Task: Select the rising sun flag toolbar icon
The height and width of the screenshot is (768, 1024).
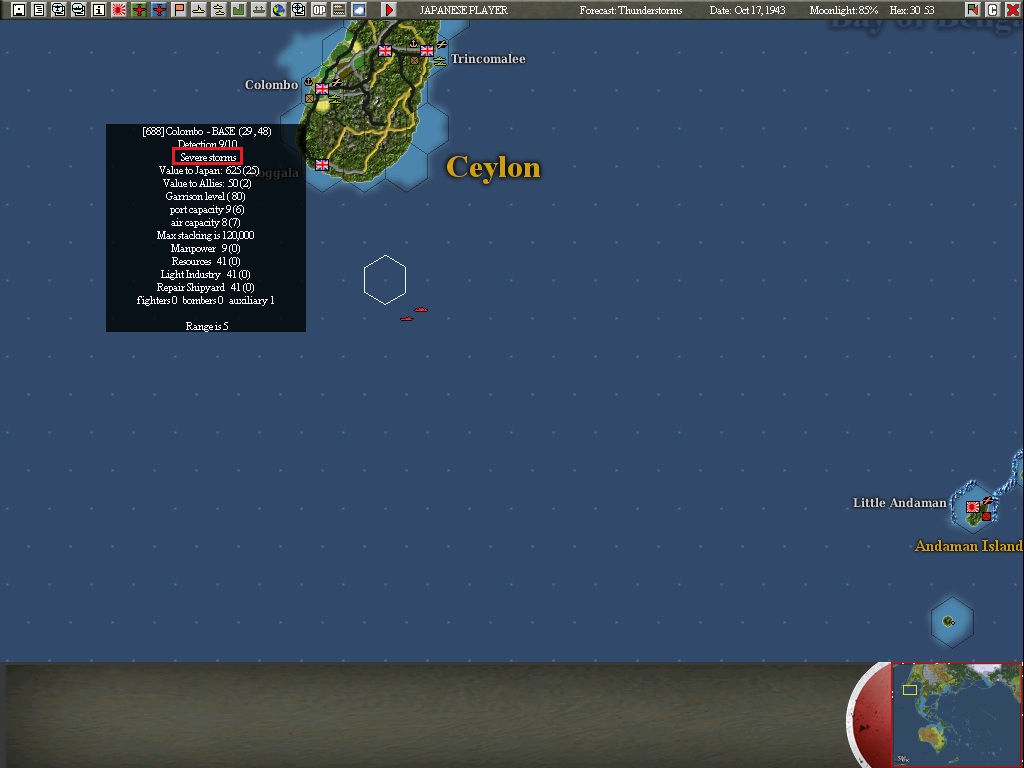Action: click(119, 10)
